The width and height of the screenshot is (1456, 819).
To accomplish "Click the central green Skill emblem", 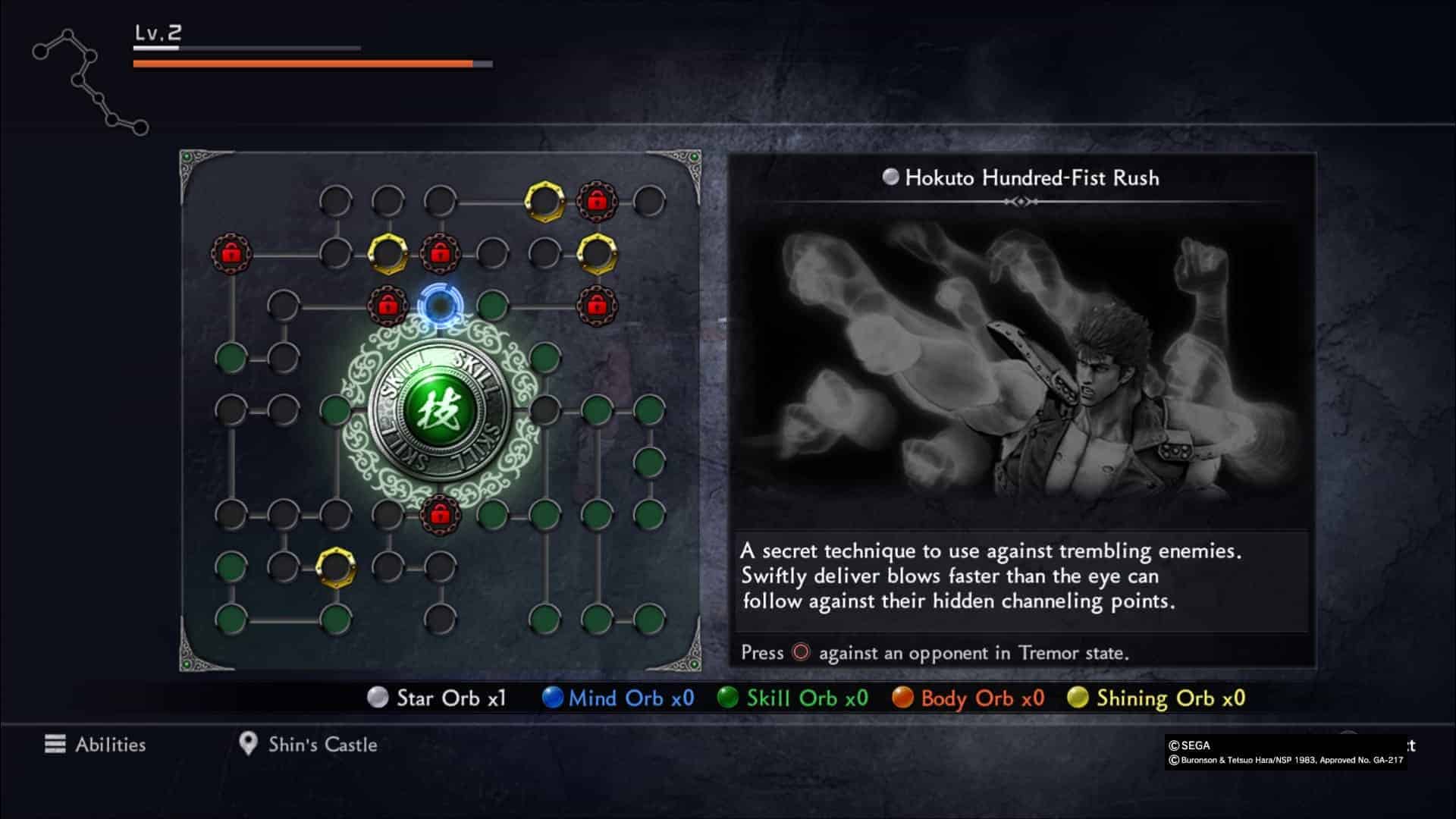I will tap(439, 410).
